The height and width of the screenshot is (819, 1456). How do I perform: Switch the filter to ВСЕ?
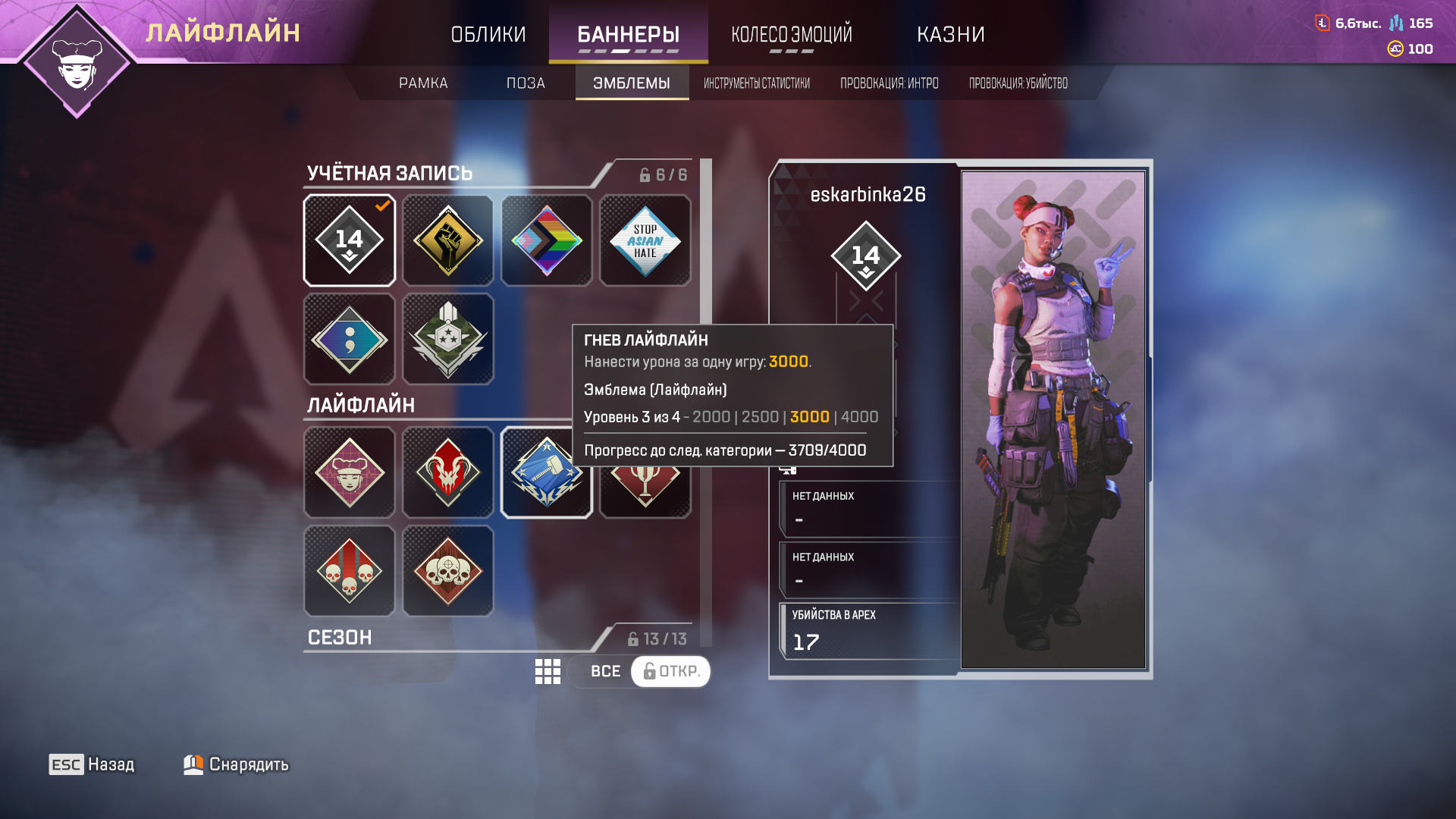(x=605, y=671)
